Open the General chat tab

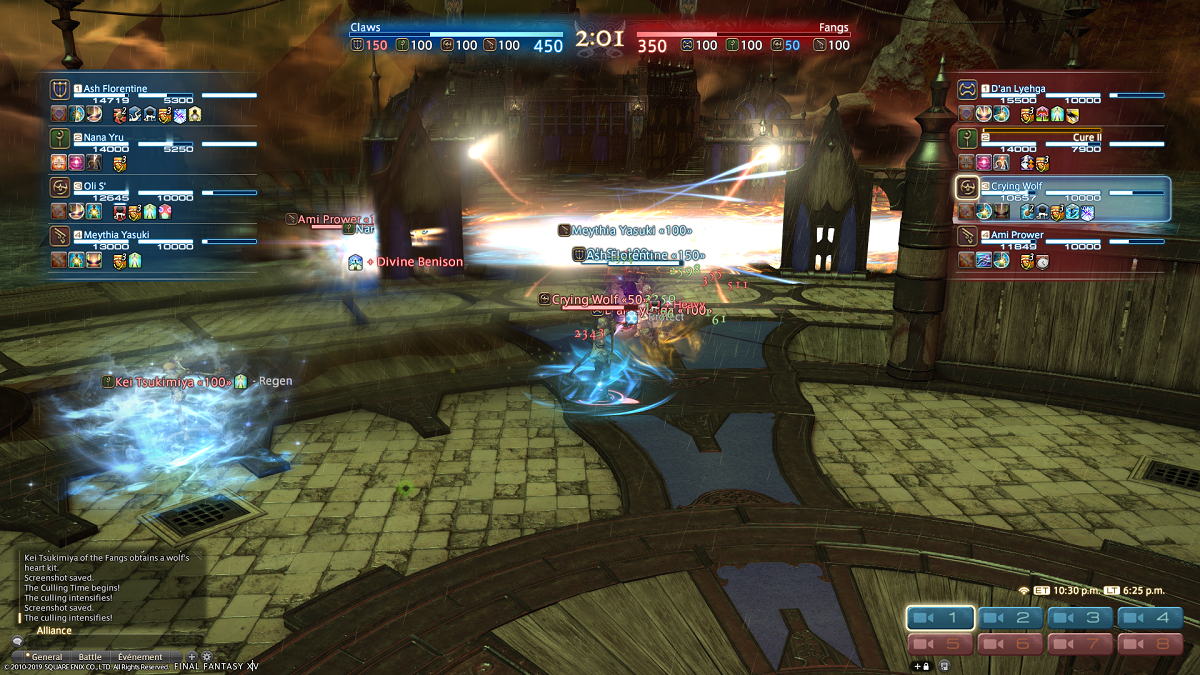(45, 656)
